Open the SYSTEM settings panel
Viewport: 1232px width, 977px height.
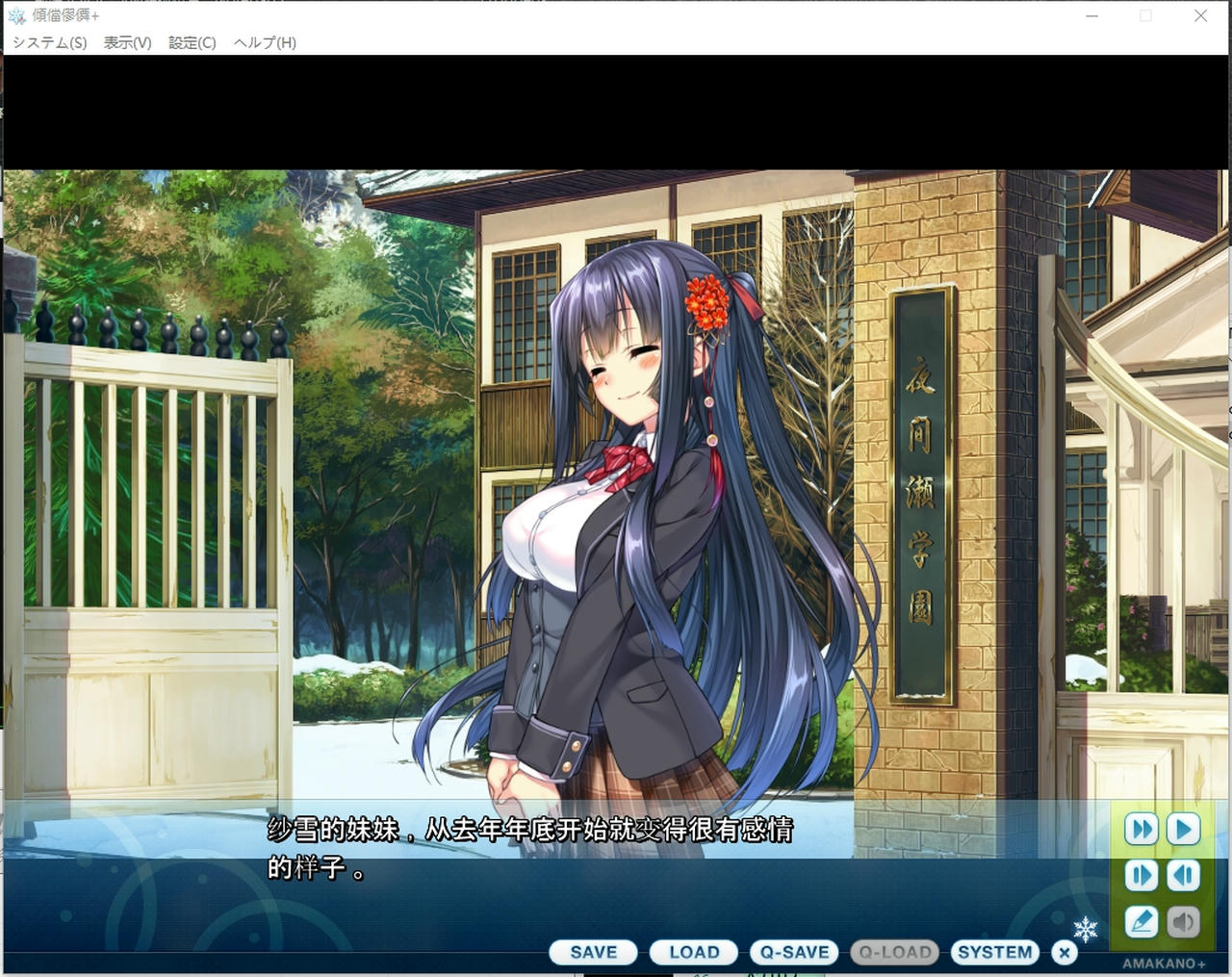(995, 952)
